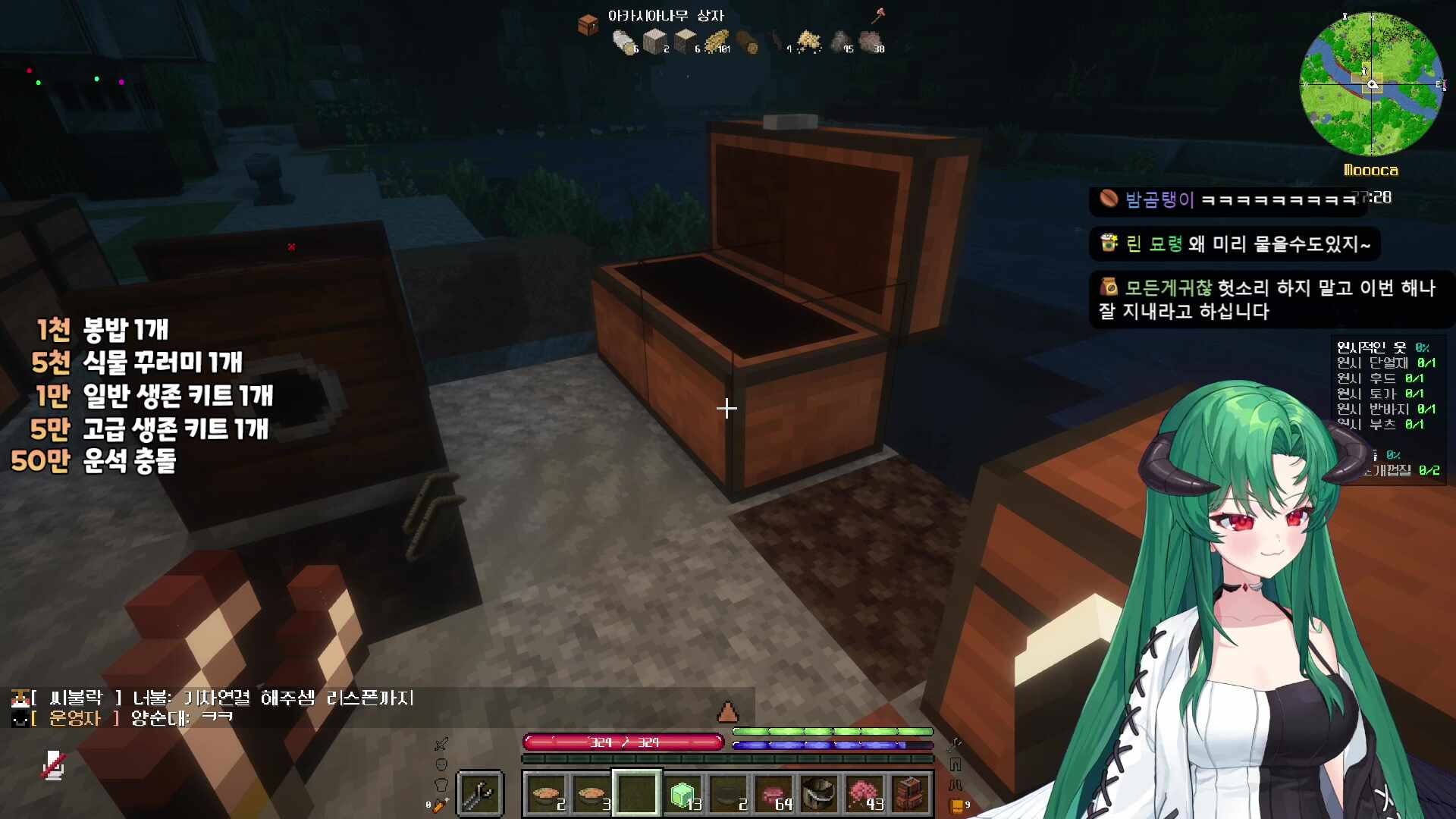1456x819 pixels.
Task: Select the food bowl stack of 3
Action: (591, 794)
